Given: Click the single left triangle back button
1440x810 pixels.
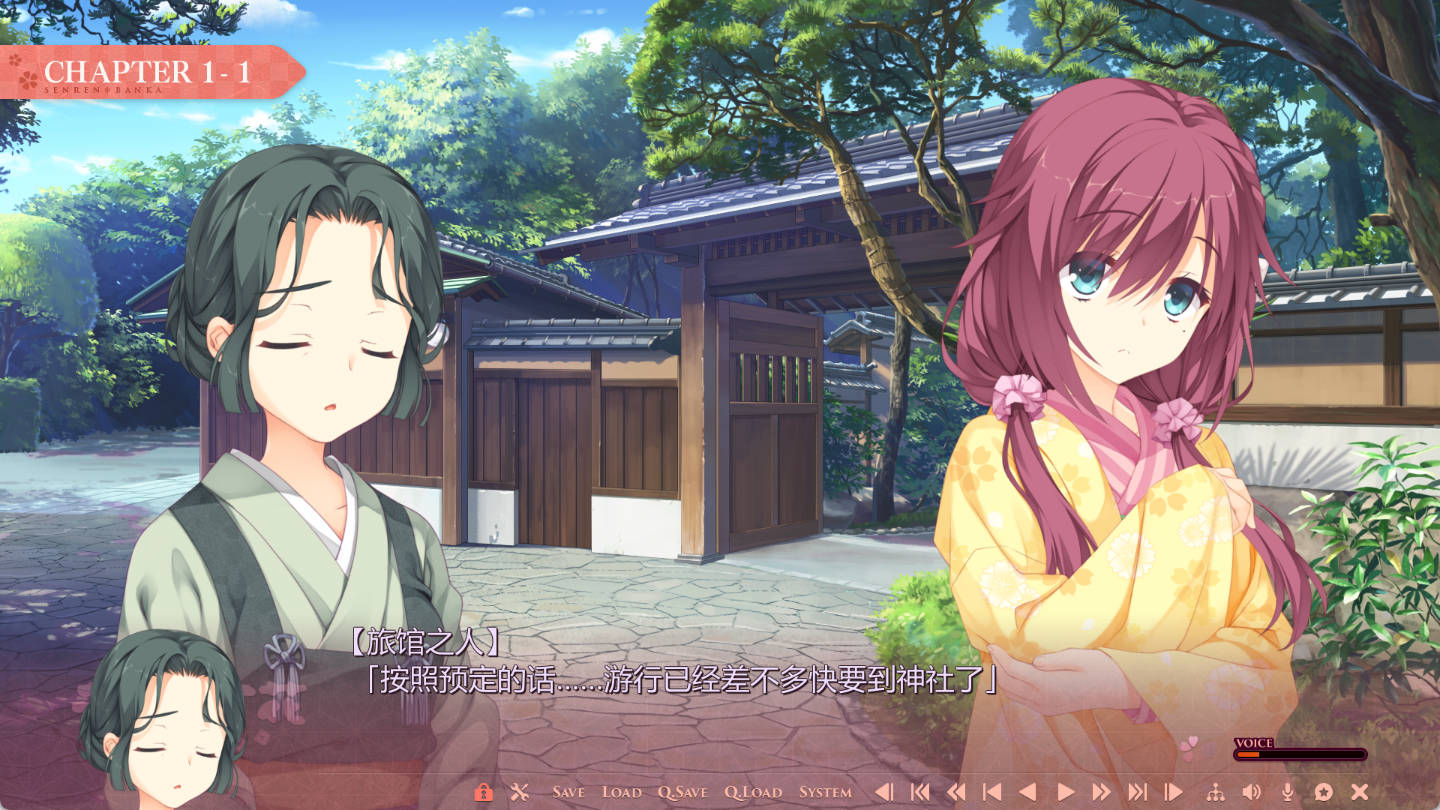Looking at the screenshot, I should pyautogui.click(x=1027, y=792).
